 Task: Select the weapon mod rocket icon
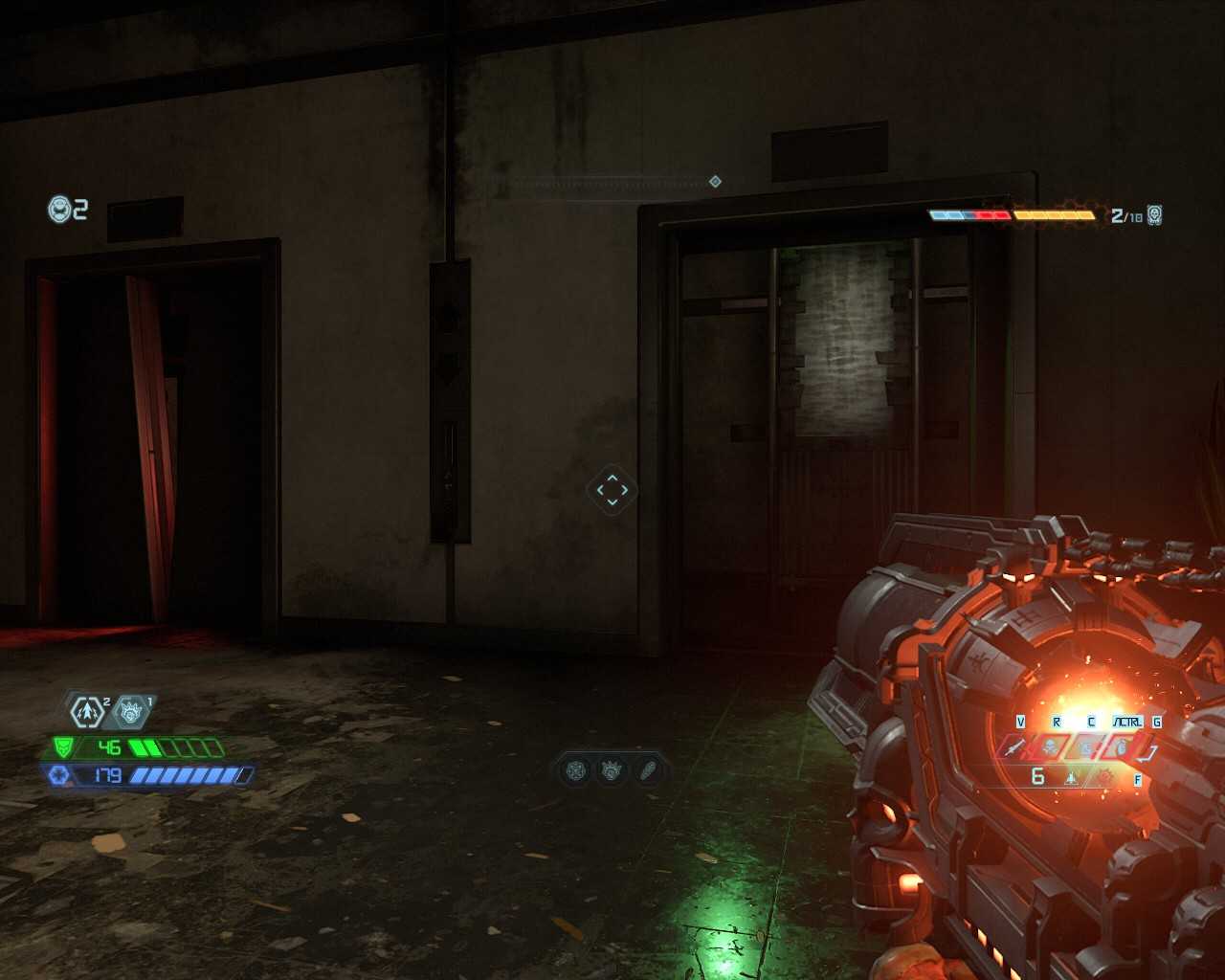click(x=1071, y=778)
